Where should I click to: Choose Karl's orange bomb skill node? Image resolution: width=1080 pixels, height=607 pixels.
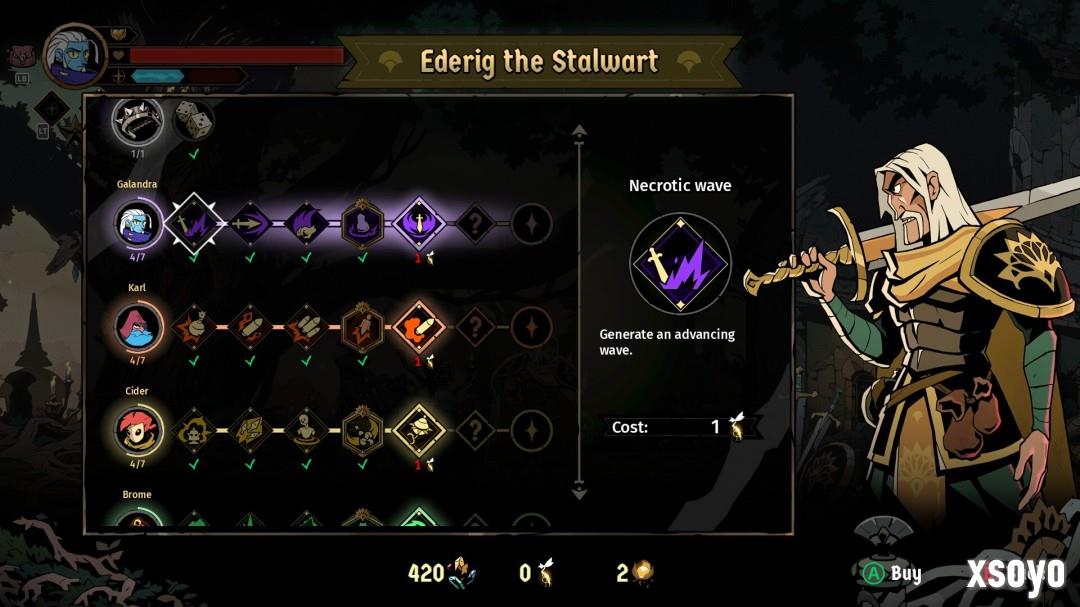(x=250, y=327)
